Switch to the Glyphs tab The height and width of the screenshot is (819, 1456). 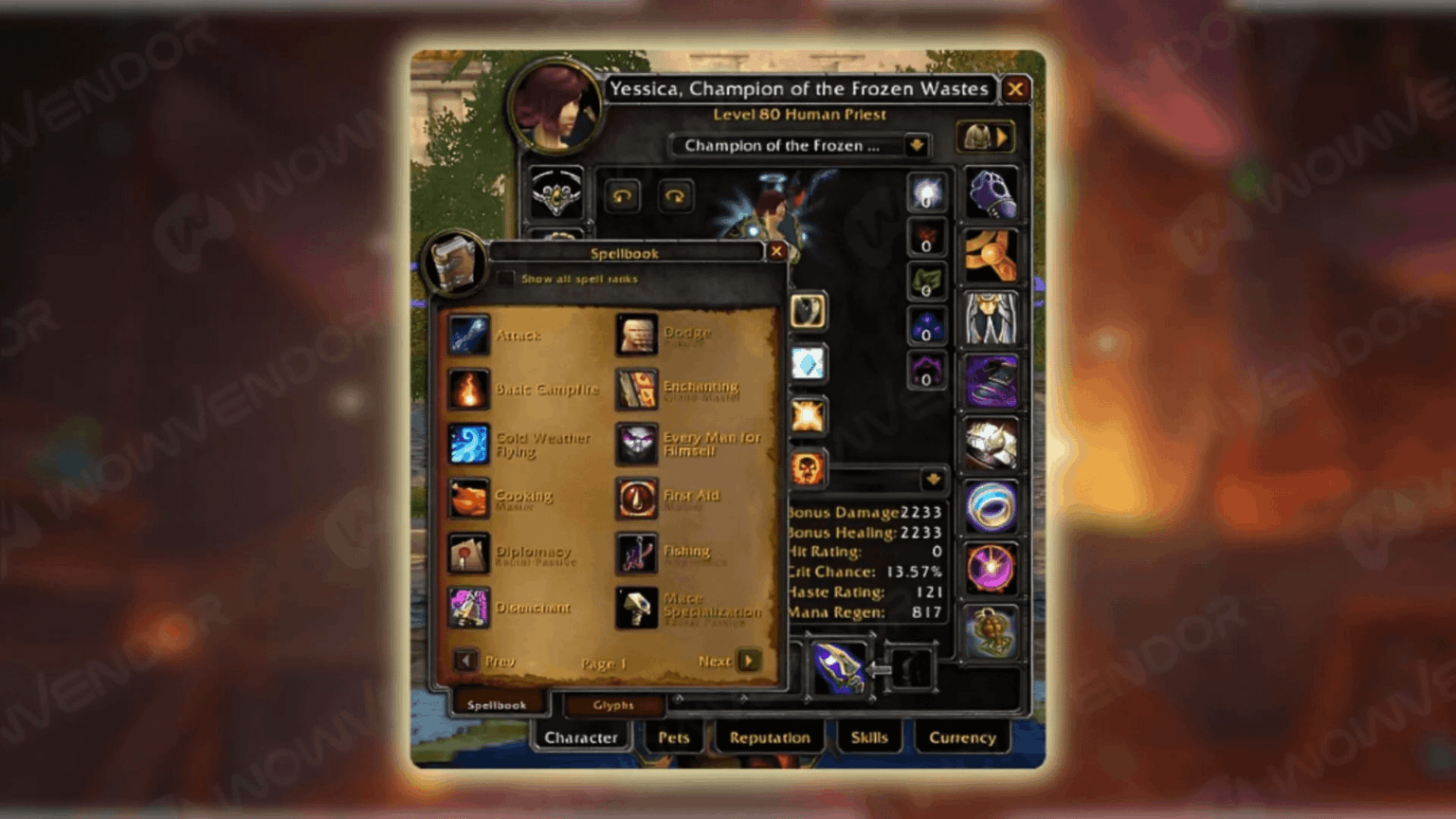point(612,704)
